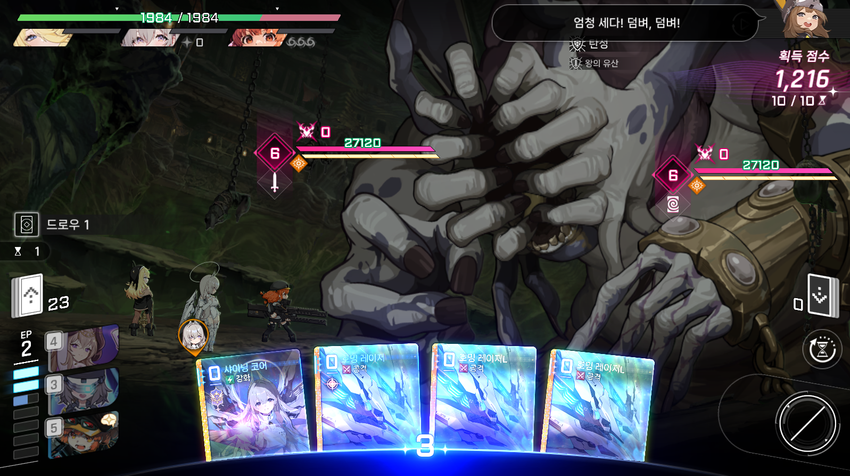Open the draw pile with 23 cards
Viewport: 850px width, 476px height.
pos(29,296)
